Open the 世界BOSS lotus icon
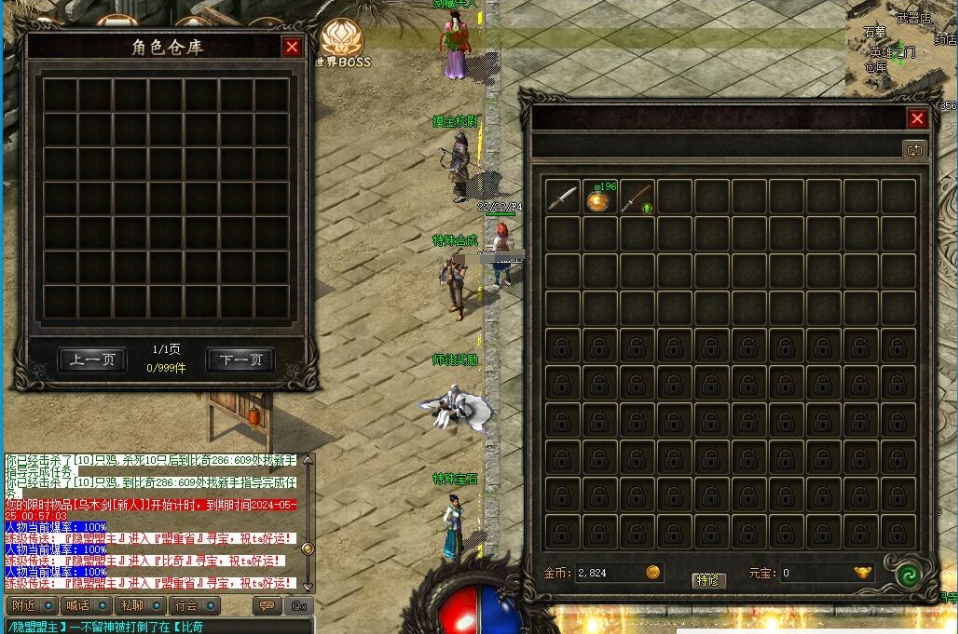Screen dimensions: 958x634 click(343, 40)
